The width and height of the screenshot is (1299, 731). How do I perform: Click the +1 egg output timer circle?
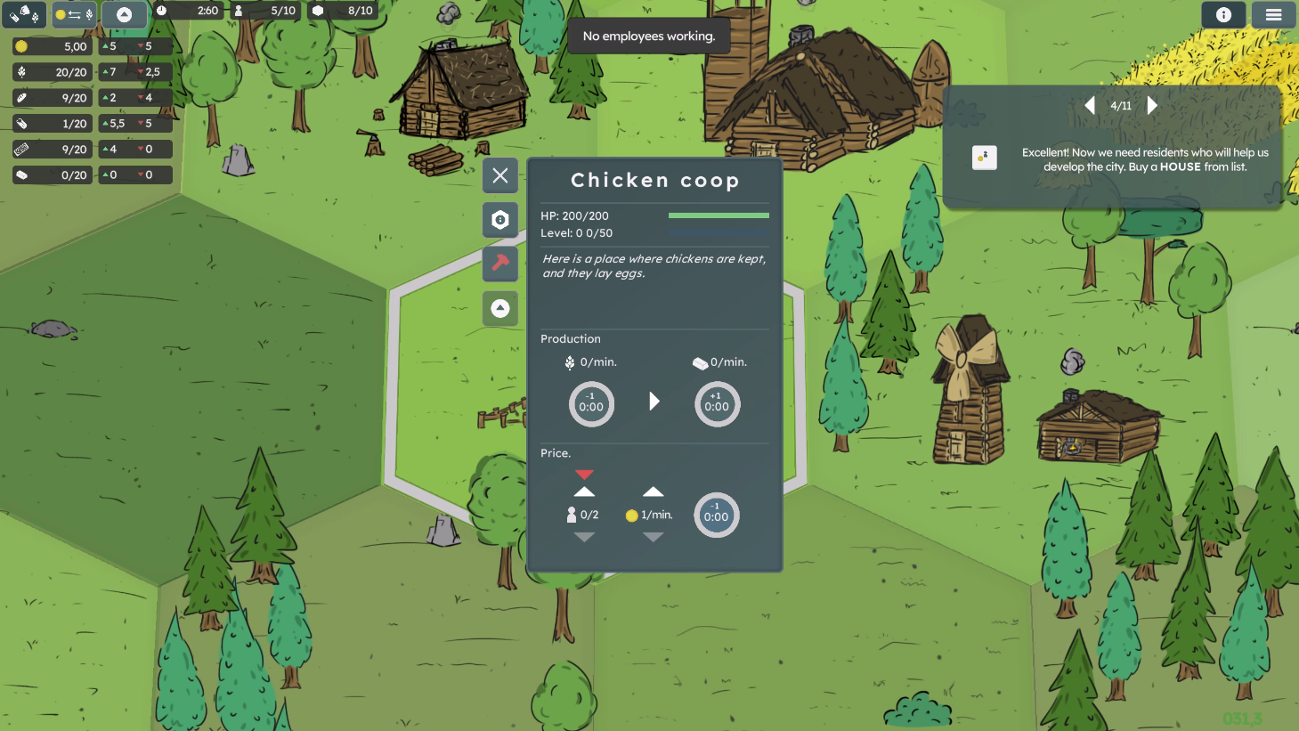click(717, 403)
